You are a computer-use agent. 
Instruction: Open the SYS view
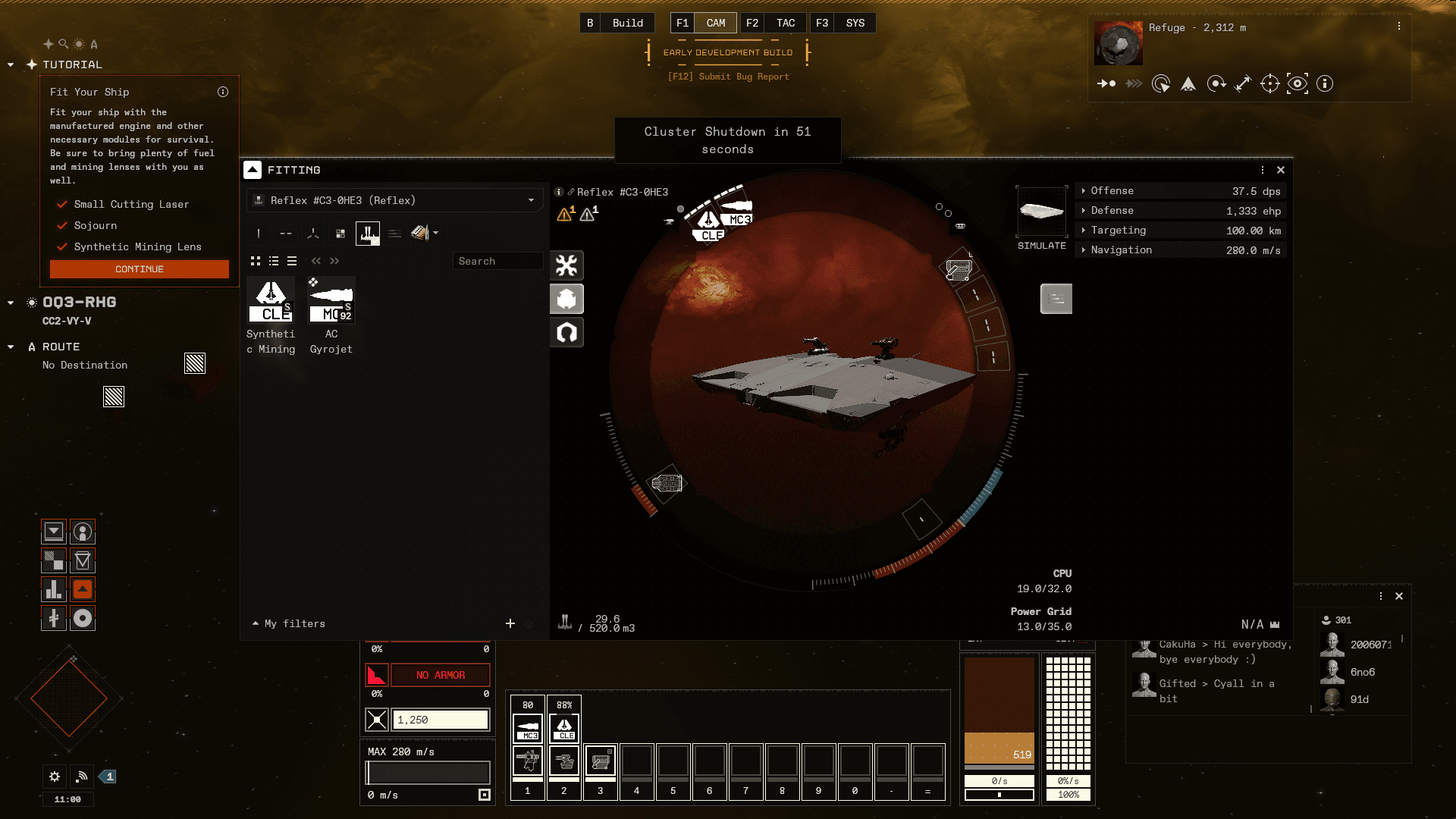click(855, 23)
